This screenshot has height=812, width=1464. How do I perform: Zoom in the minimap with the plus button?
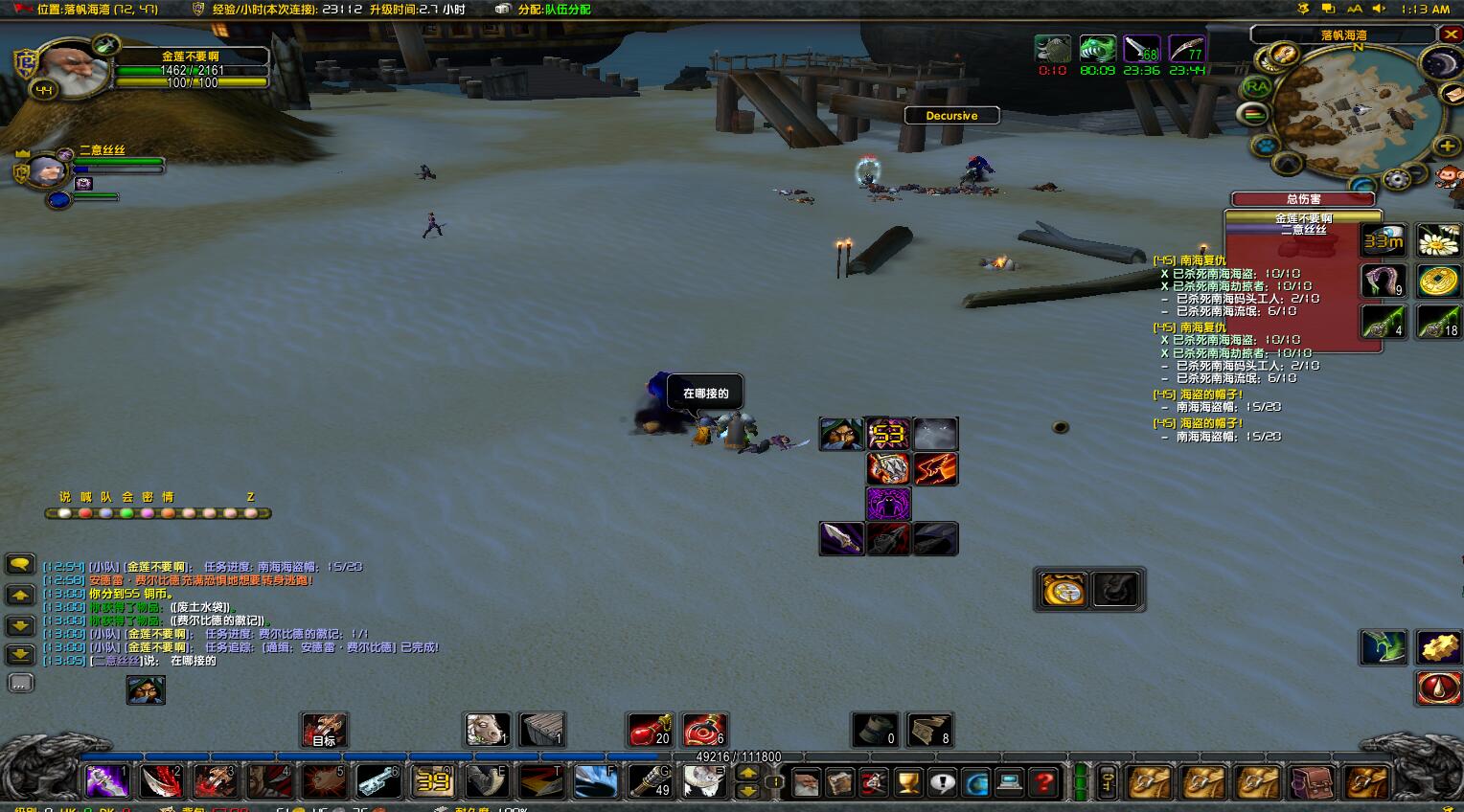(1447, 146)
